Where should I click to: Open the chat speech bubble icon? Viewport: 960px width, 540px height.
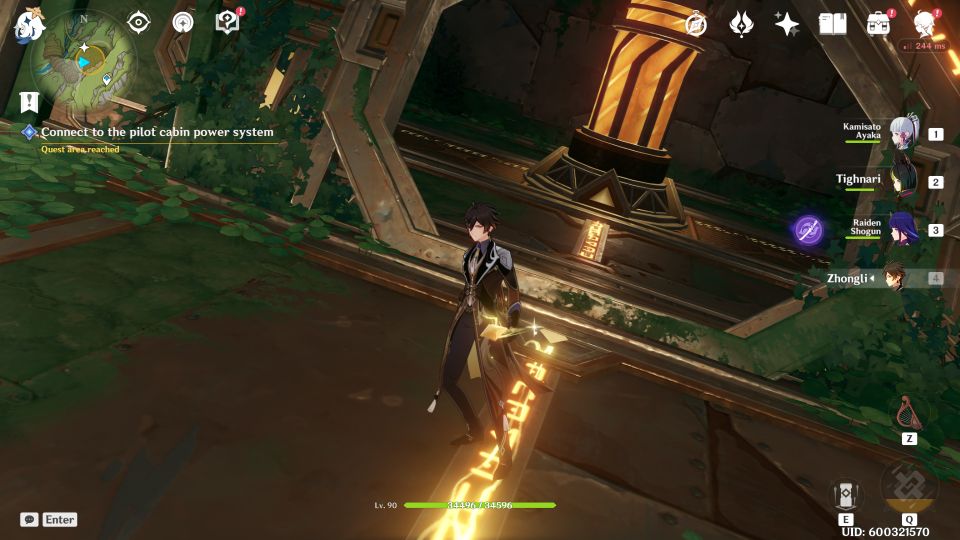click(x=30, y=520)
